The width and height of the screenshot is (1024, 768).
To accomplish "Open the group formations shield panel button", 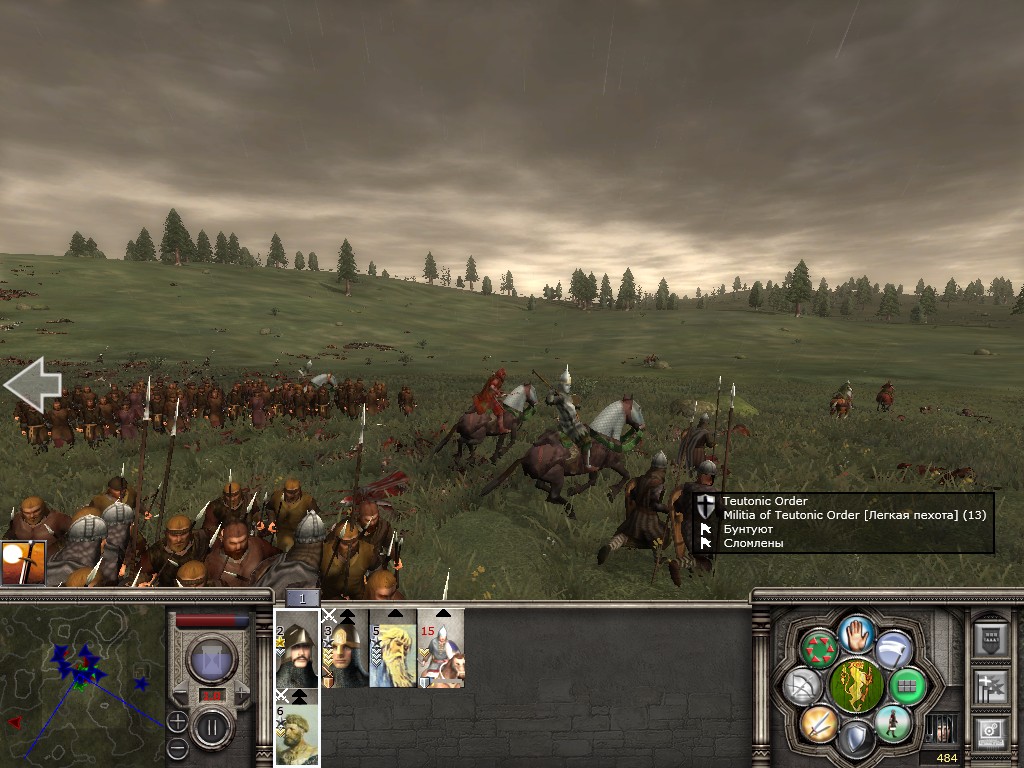I will (989, 637).
